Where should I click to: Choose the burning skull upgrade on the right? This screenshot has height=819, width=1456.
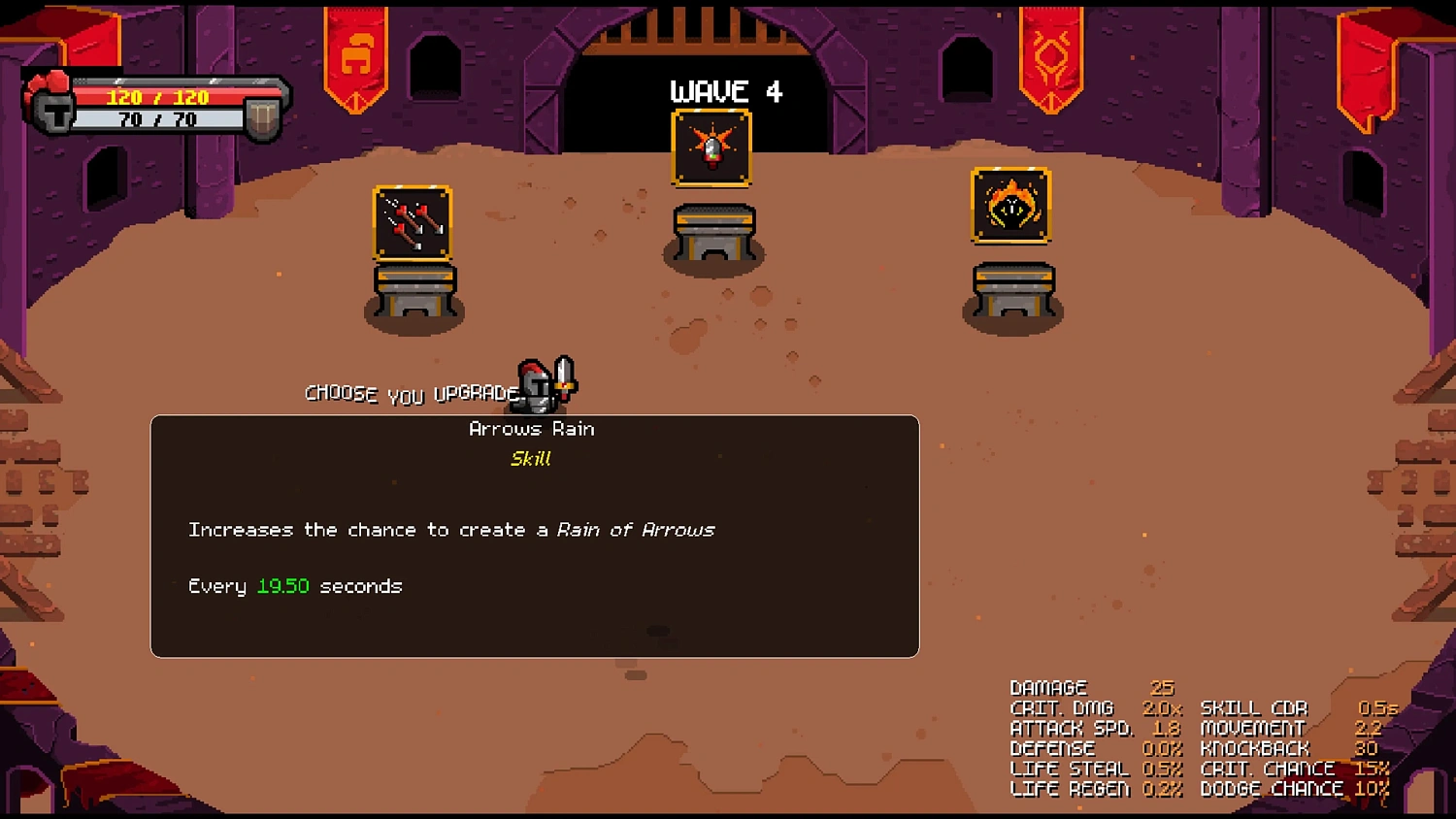pos(1010,207)
